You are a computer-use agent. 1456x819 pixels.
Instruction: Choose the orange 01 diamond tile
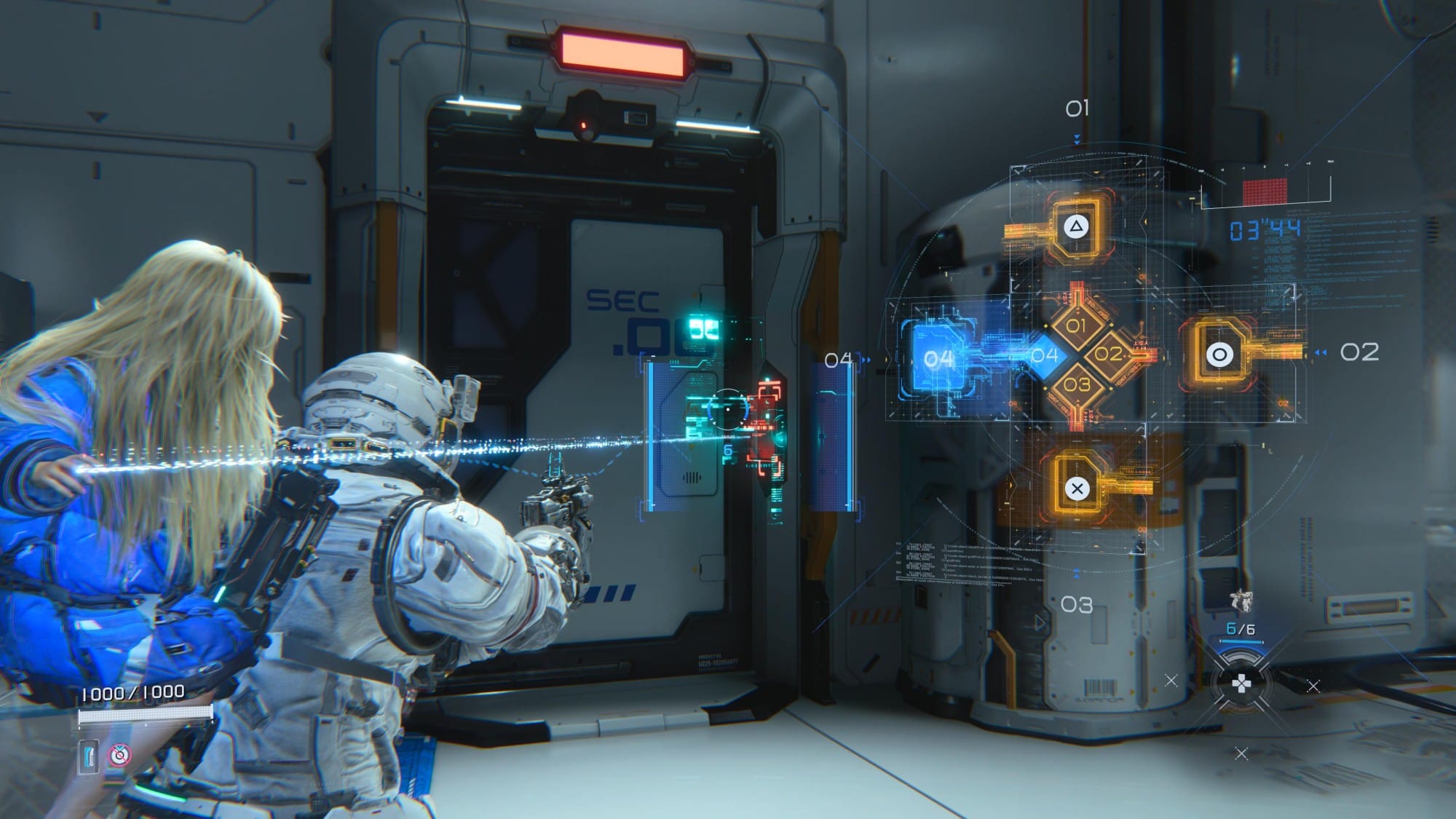click(1076, 325)
